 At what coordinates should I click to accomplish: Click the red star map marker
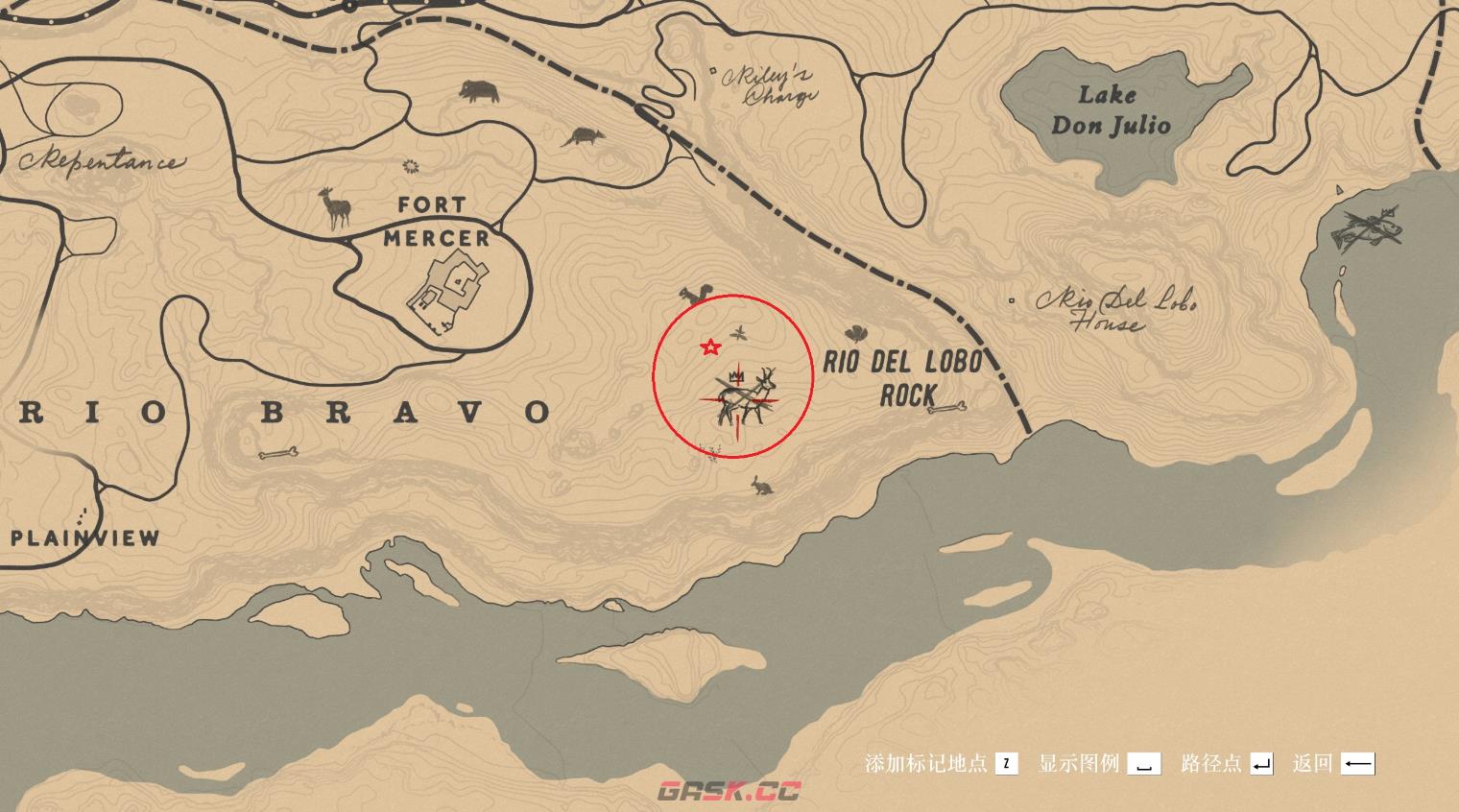710,347
